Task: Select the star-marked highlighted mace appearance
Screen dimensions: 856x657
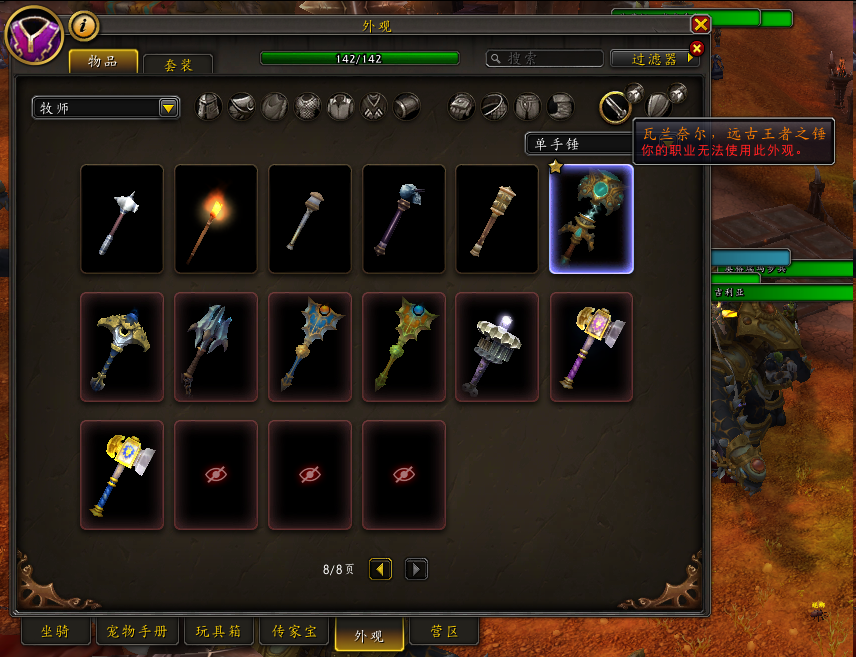Action: point(591,219)
